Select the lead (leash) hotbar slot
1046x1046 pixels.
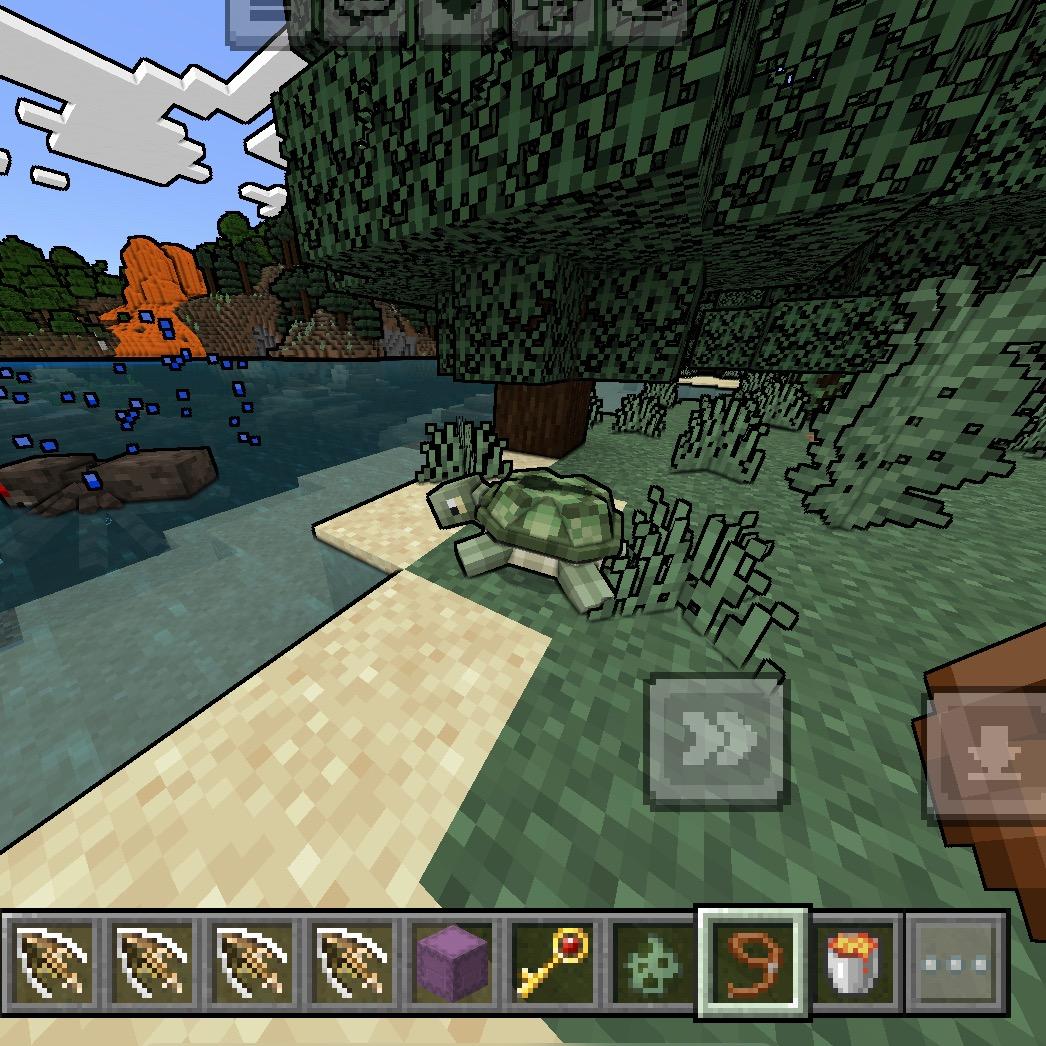tap(753, 963)
